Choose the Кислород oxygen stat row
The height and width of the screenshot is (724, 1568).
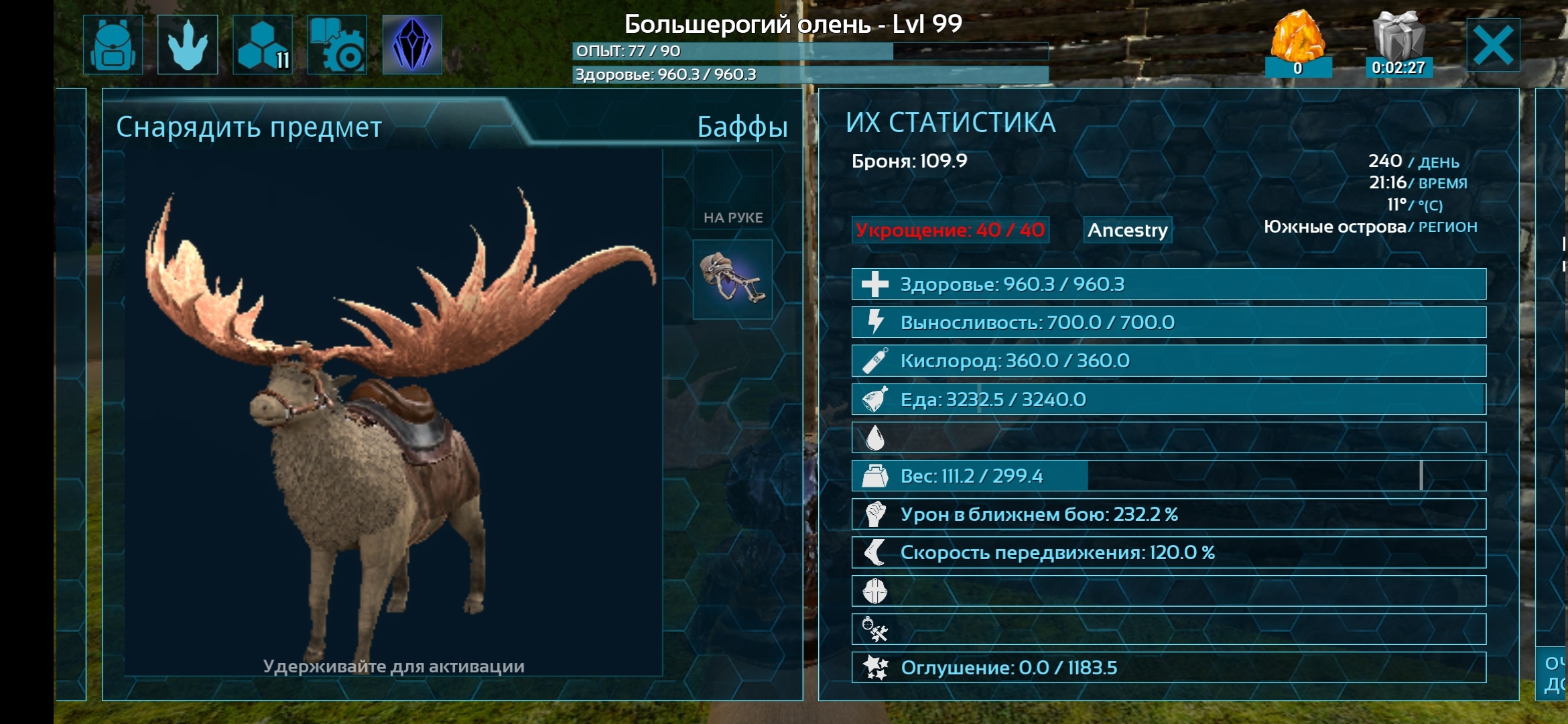[x=1169, y=361]
